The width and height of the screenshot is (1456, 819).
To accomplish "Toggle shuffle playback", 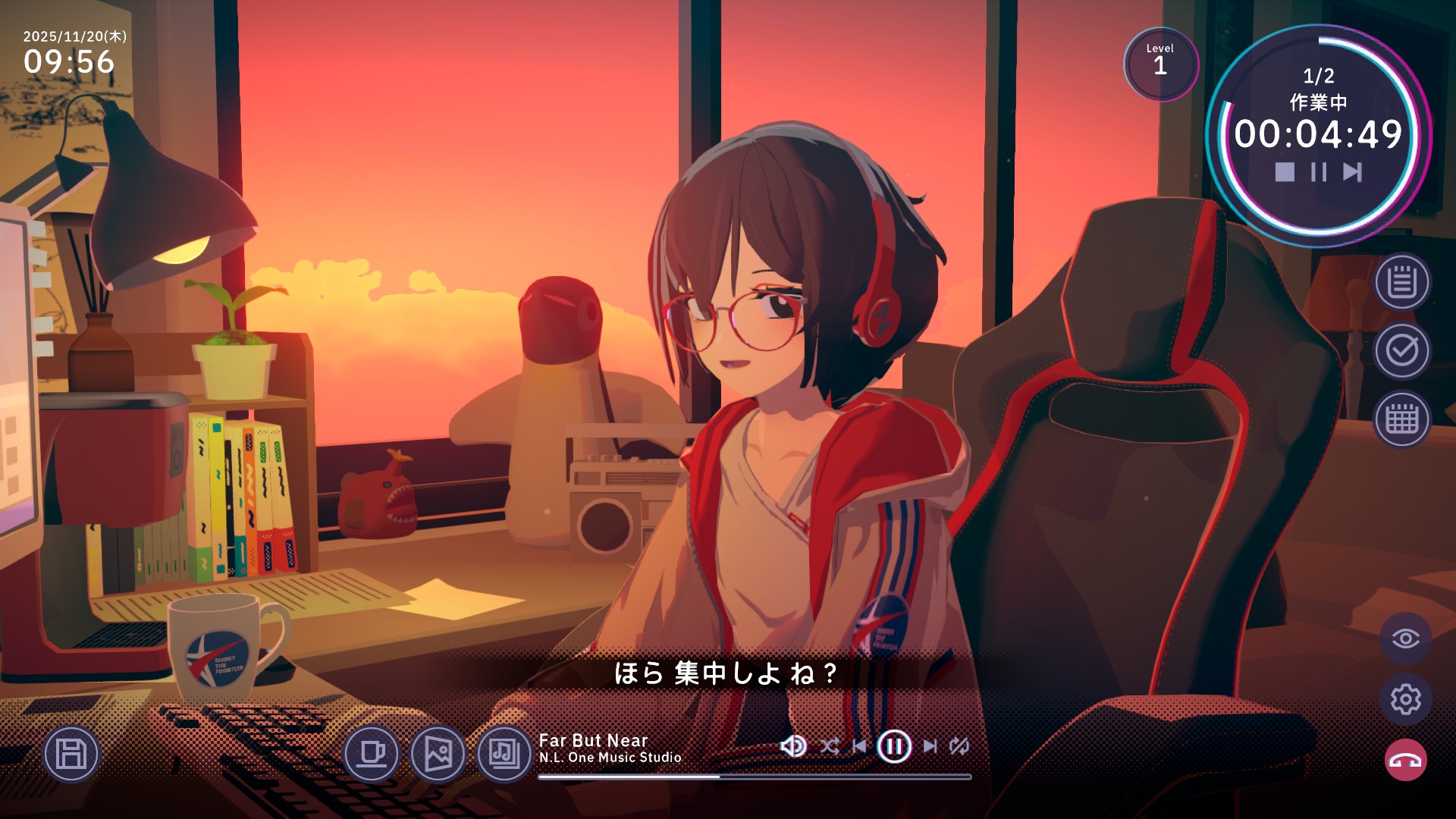I will 829,746.
